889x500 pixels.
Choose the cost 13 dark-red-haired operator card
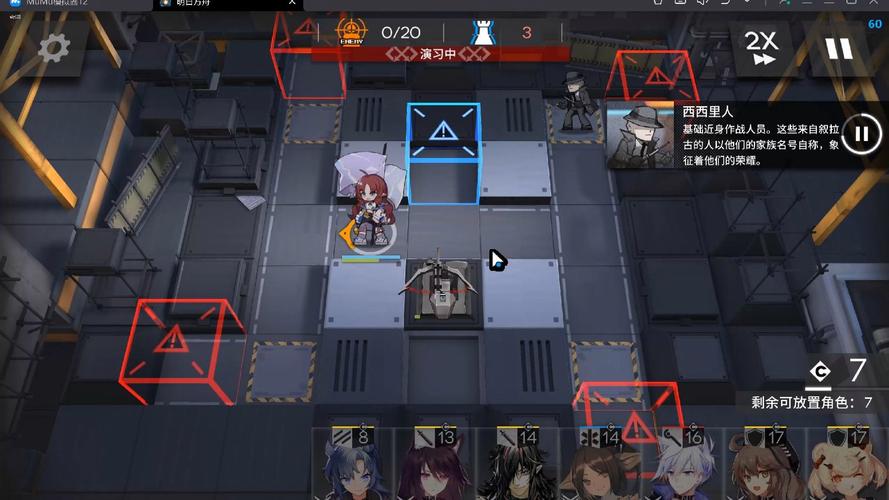[438, 465]
